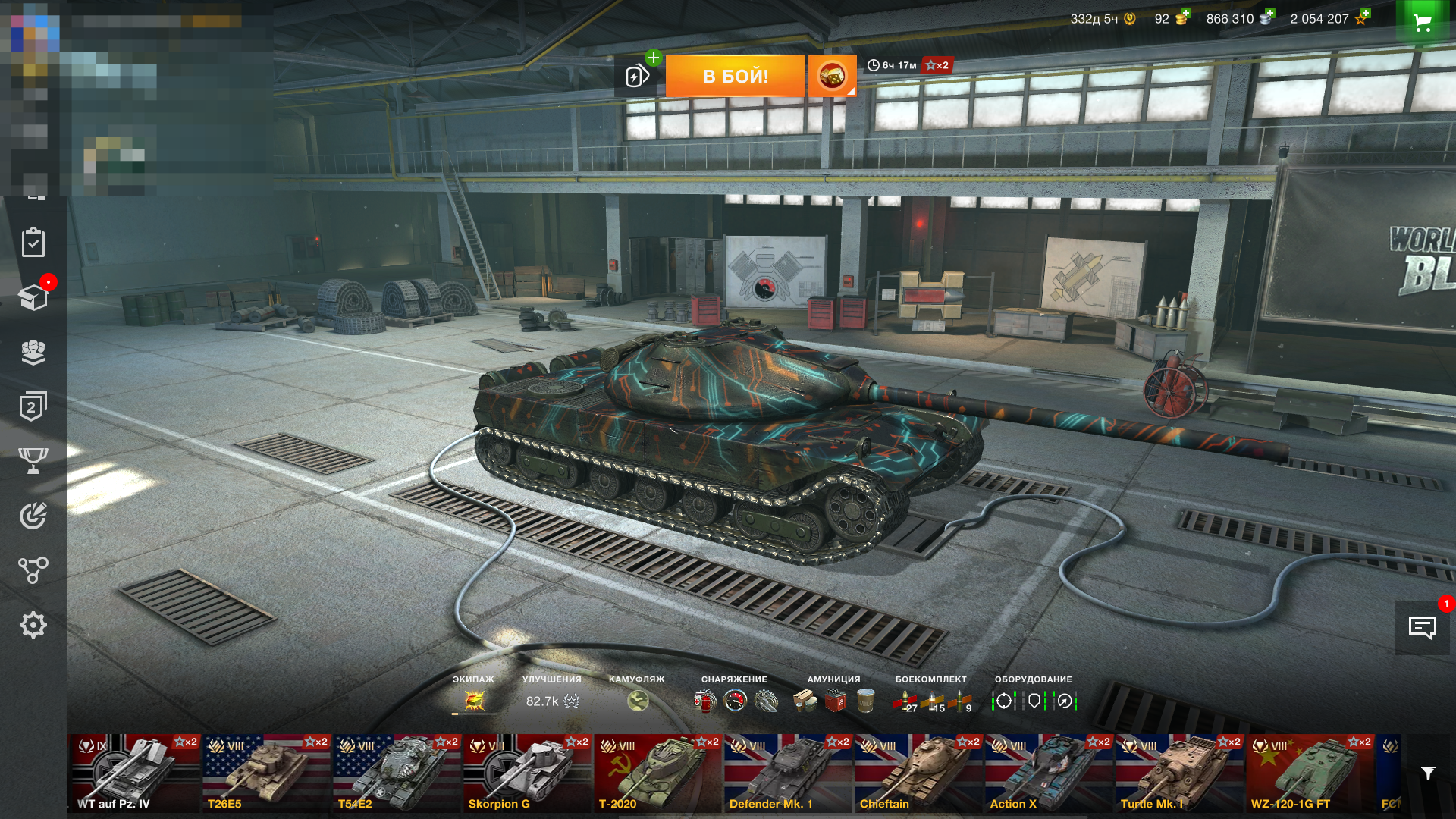The image size is (1456, 819).
Task: Open the booster button with green plus
Action: coord(638,74)
